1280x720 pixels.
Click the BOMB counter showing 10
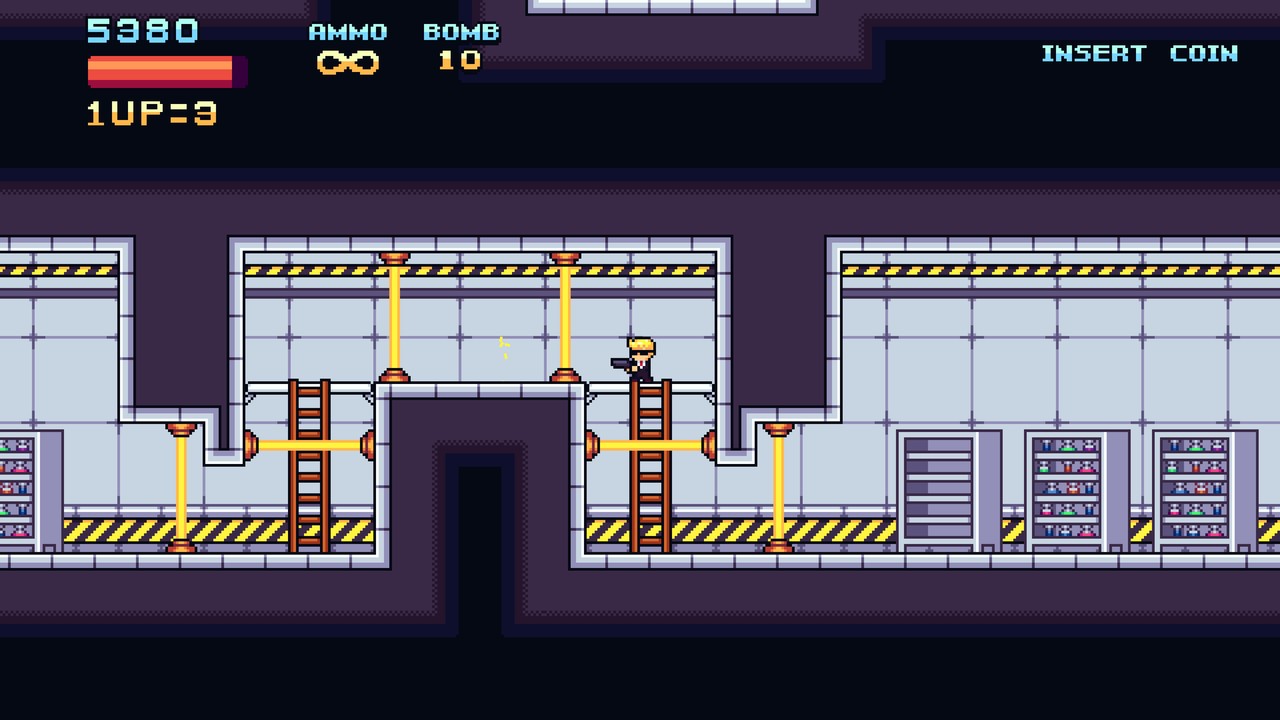[459, 62]
